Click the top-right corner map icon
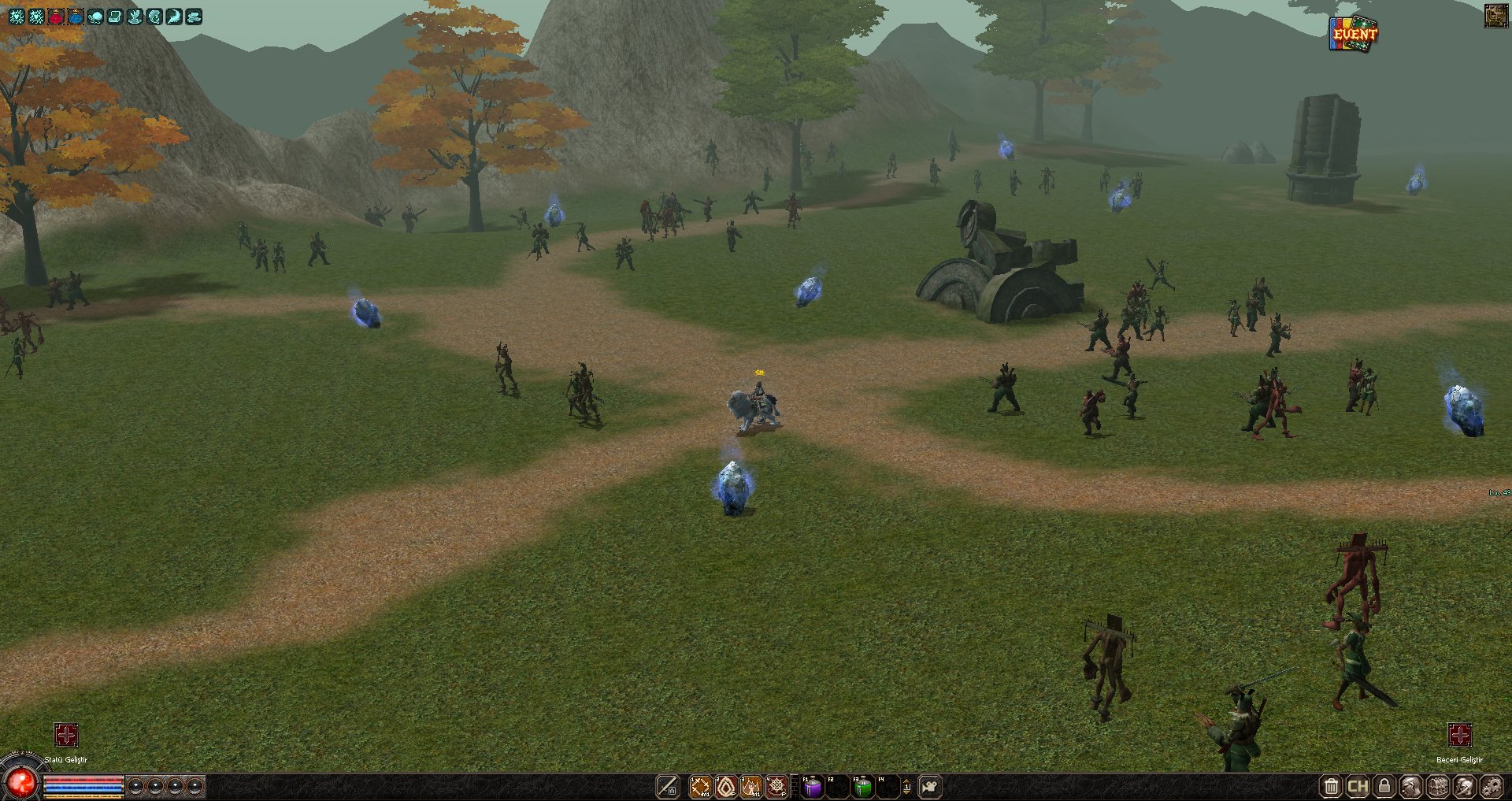 point(1495,16)
